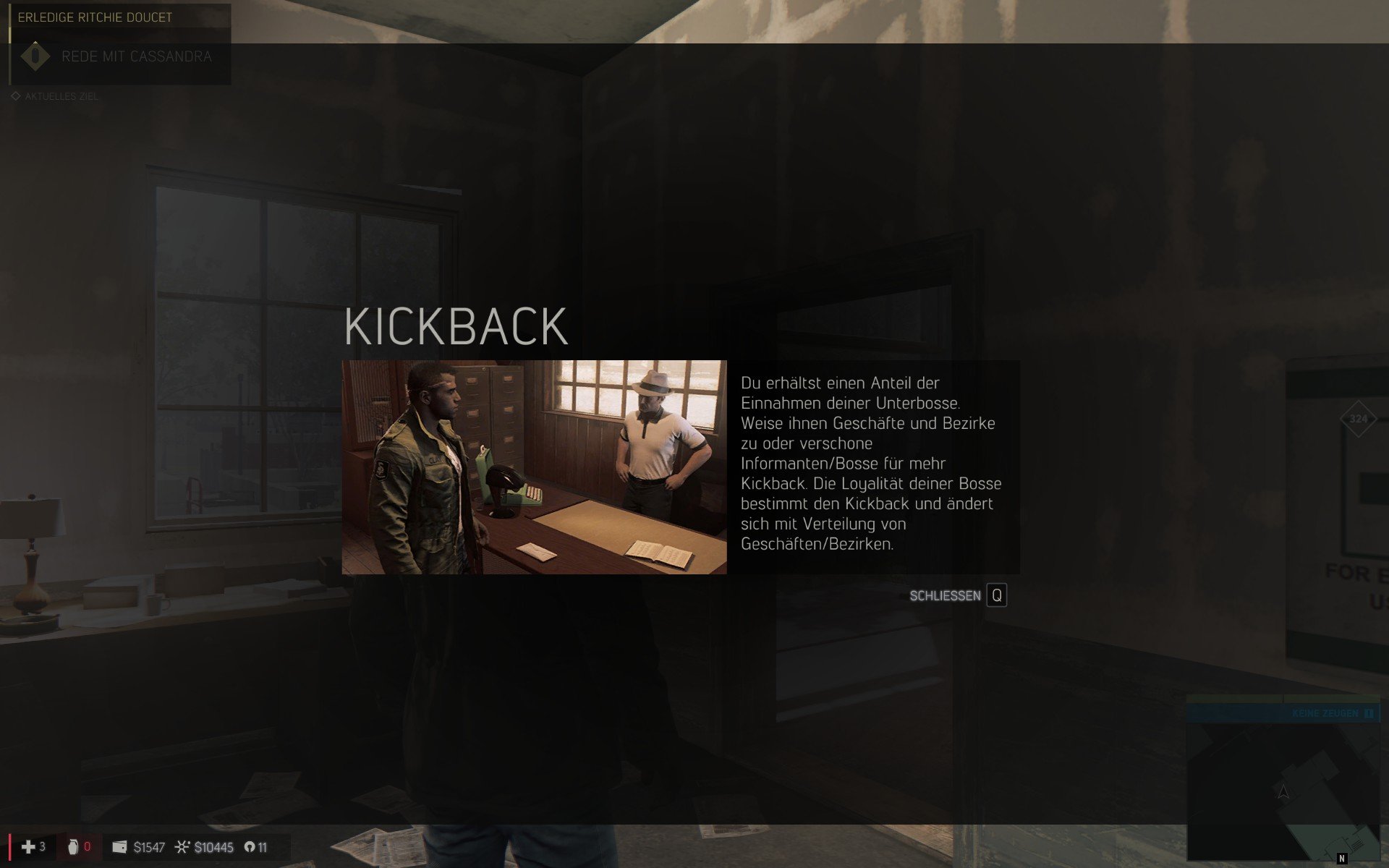This screenshot has width=1389, height=868.
Task: Click the health kit cross icon in the HUD
Action: (x=29, y=846)
